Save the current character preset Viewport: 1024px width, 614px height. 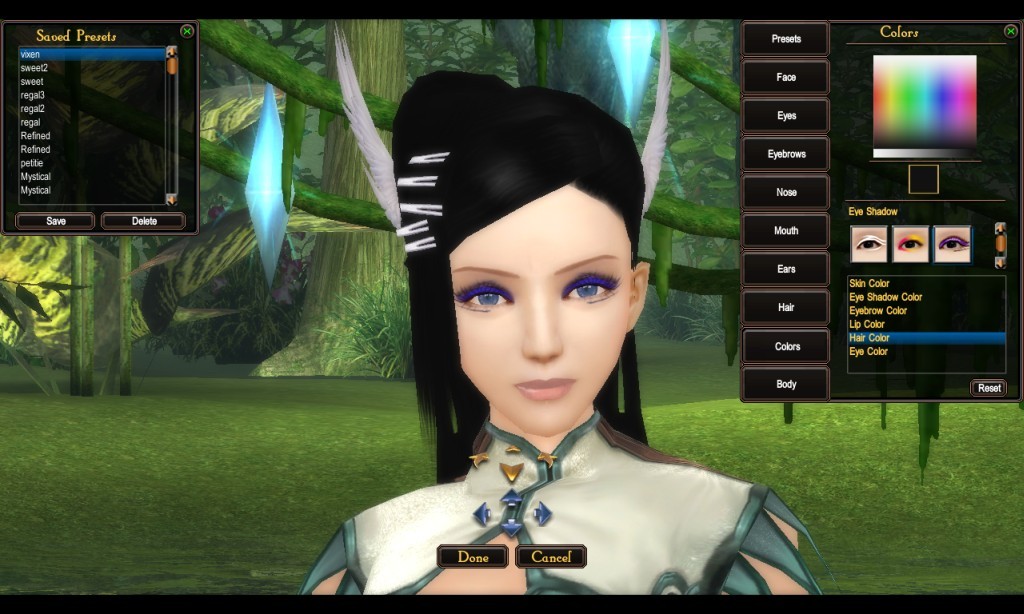(x=56, y=221)
